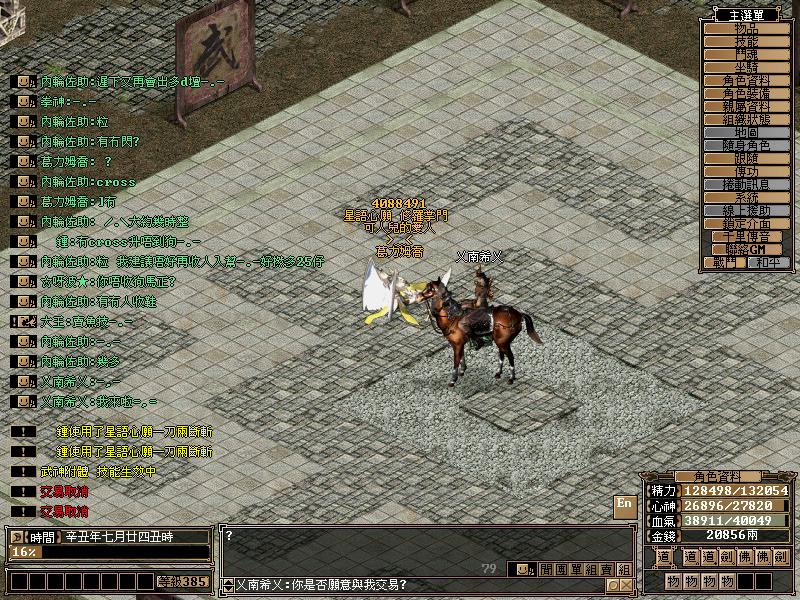Open the 系統 system menu
The width and height of the screenshot is (800, 600).
coord(746,198)
